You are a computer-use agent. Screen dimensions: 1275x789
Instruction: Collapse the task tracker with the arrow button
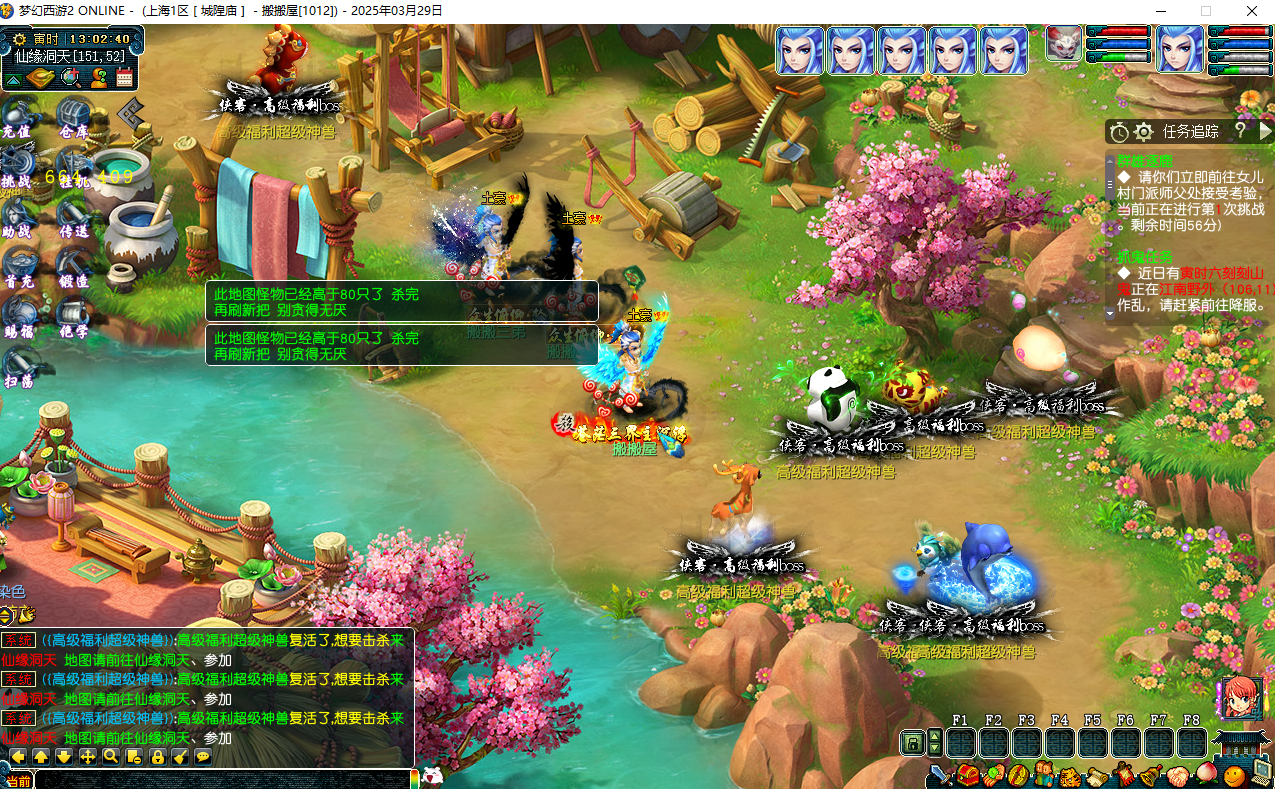coord(1265,131)
